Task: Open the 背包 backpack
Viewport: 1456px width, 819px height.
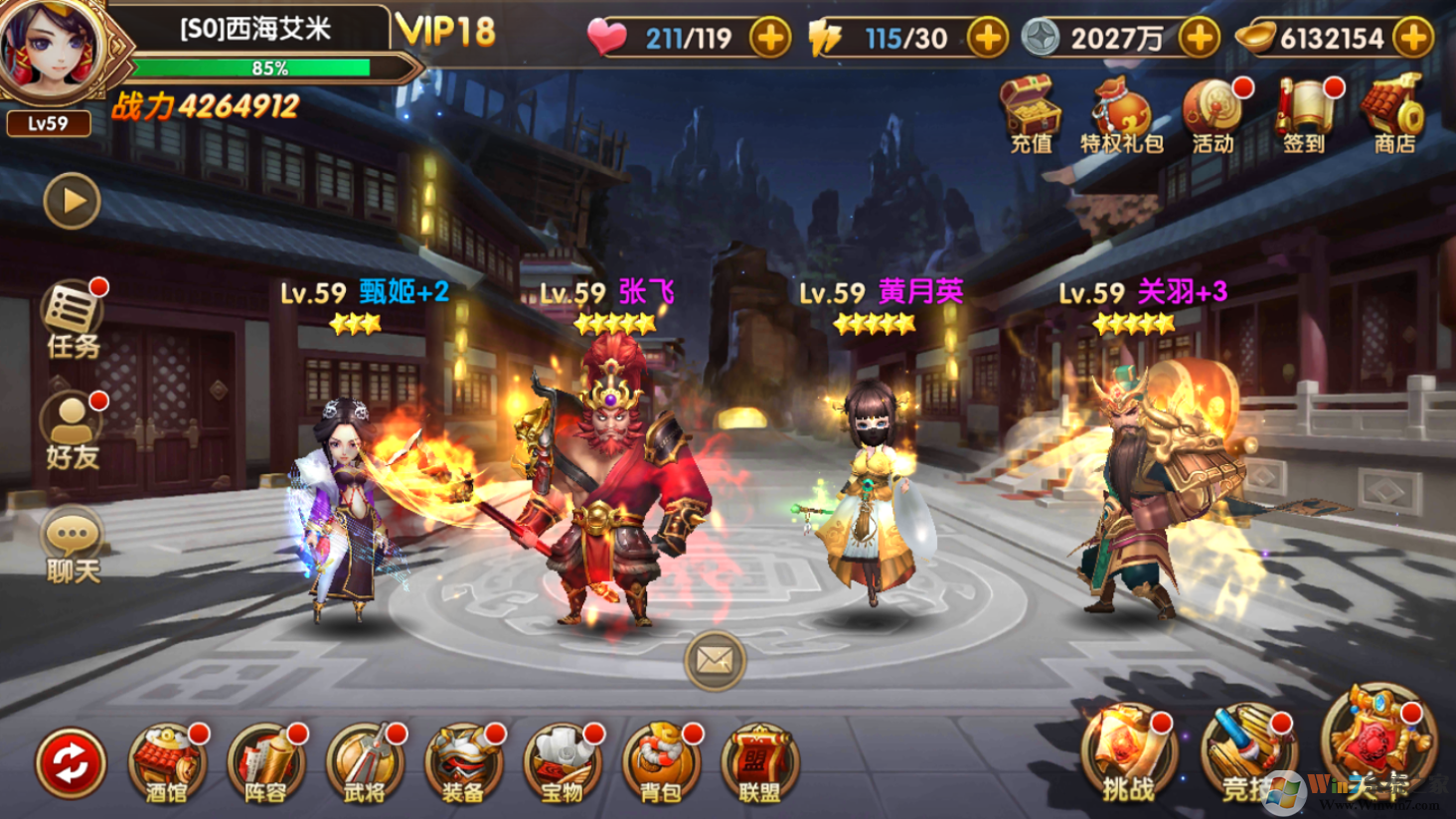Action: point(661,762)
